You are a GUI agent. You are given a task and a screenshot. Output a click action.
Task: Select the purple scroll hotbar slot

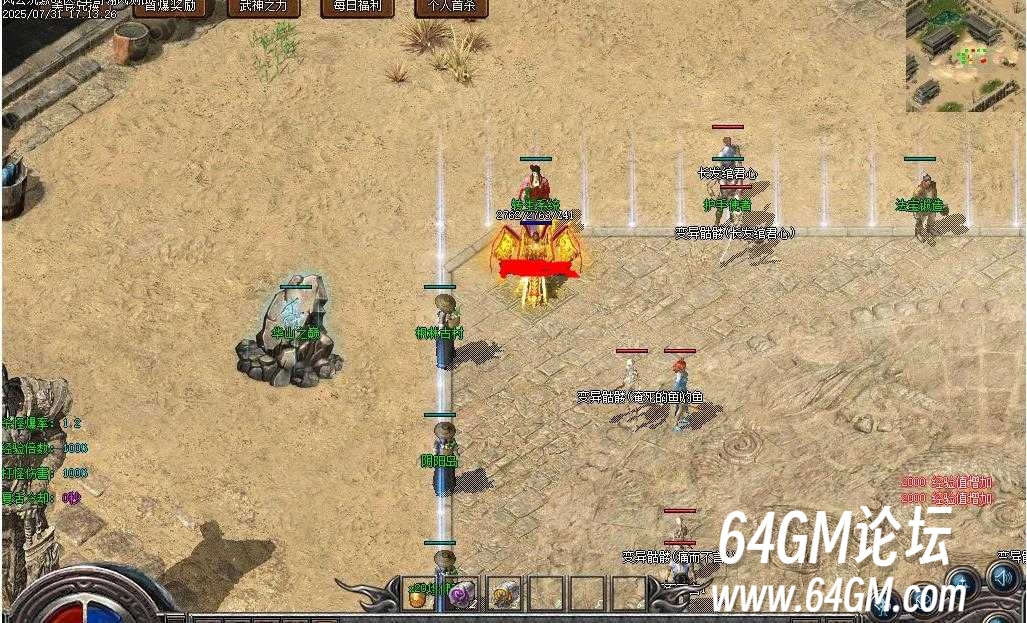click(x=461, y=594)
